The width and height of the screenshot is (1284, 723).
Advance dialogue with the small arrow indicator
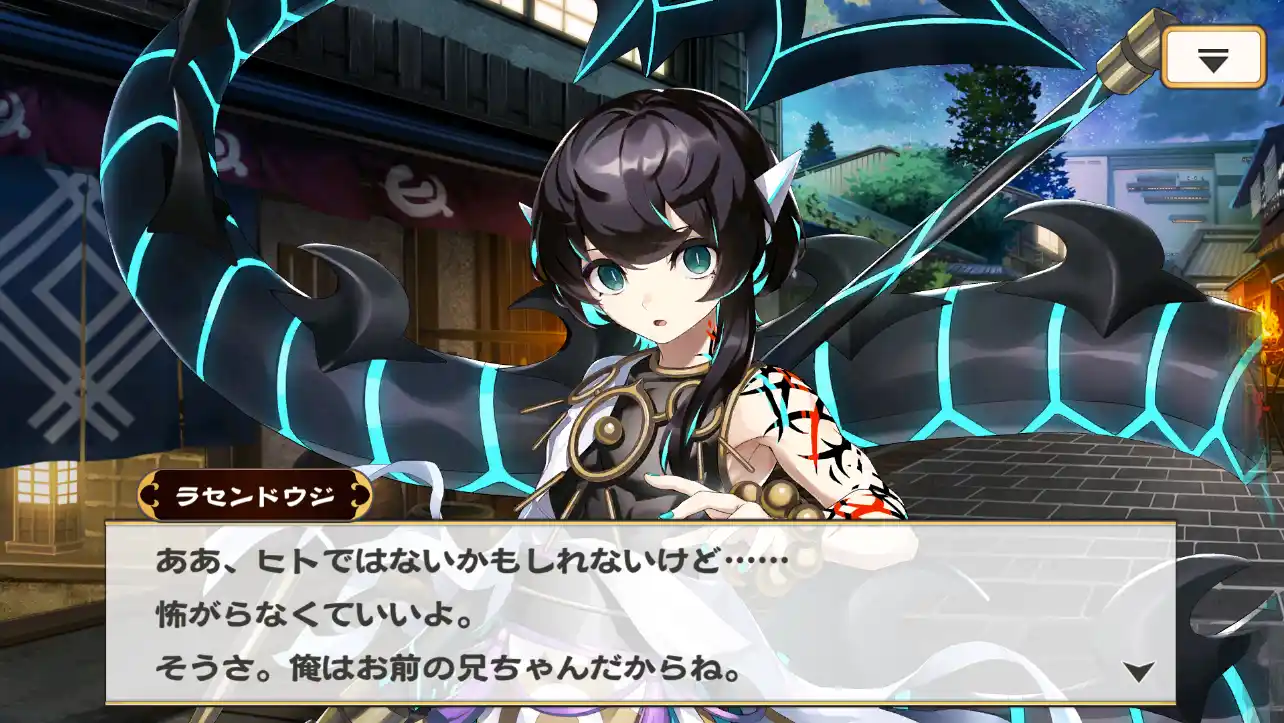click(x=1138, y=671)
